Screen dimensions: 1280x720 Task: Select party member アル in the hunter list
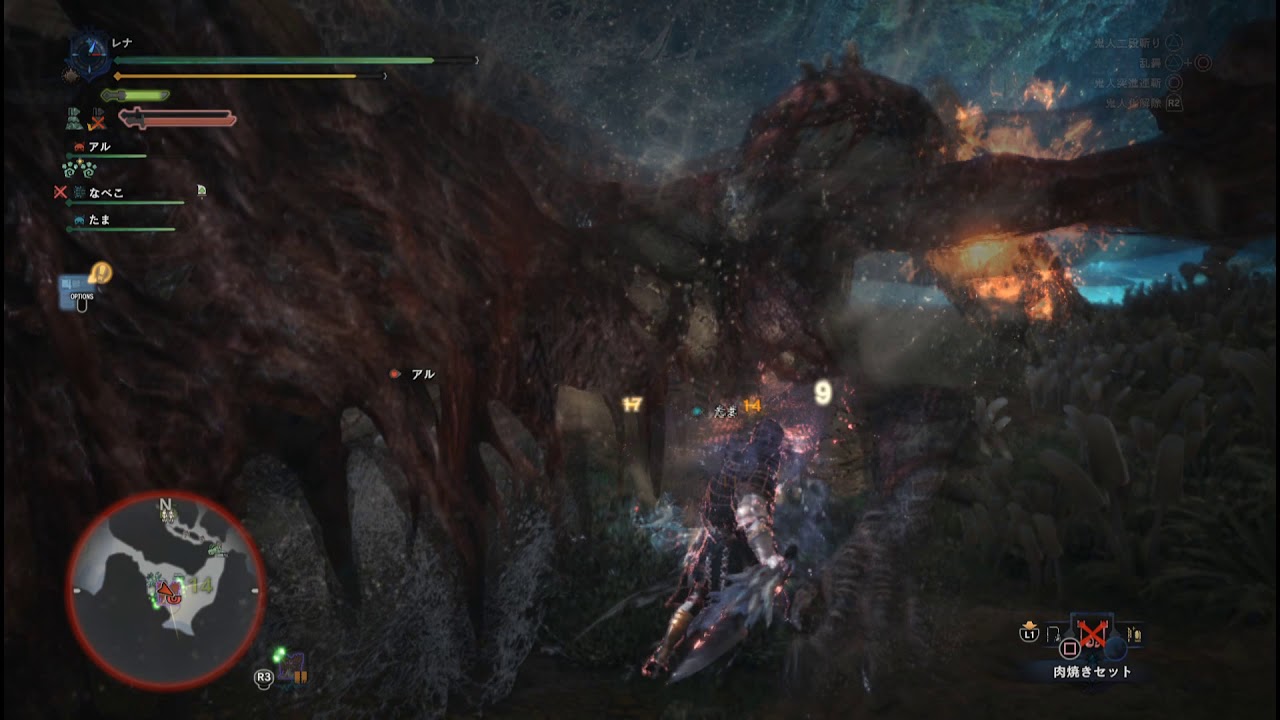(x=99, y=147)
